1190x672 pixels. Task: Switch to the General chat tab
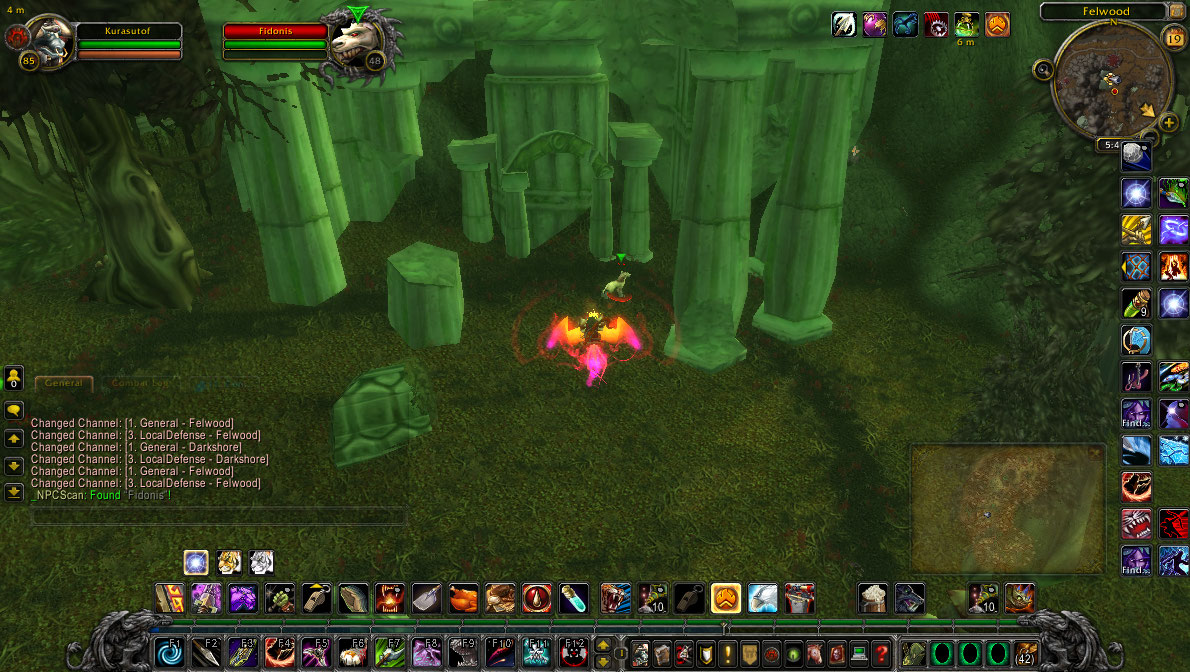pyautogui.click(x=63, y=383)
